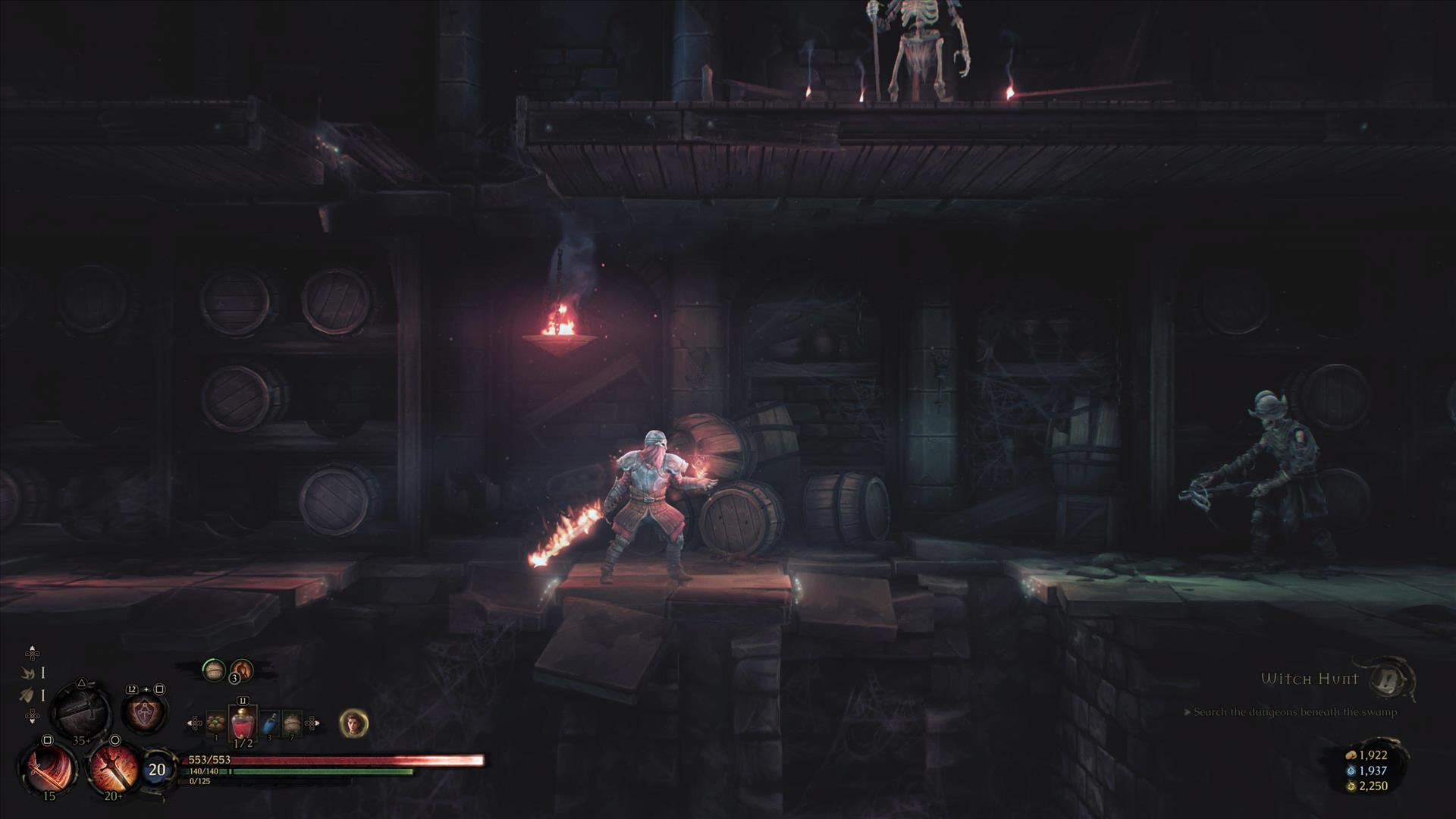The width and height of the screenshot is (1456, 819).
Task: Select the blue potion slot
Action: (x=269, y=725)
